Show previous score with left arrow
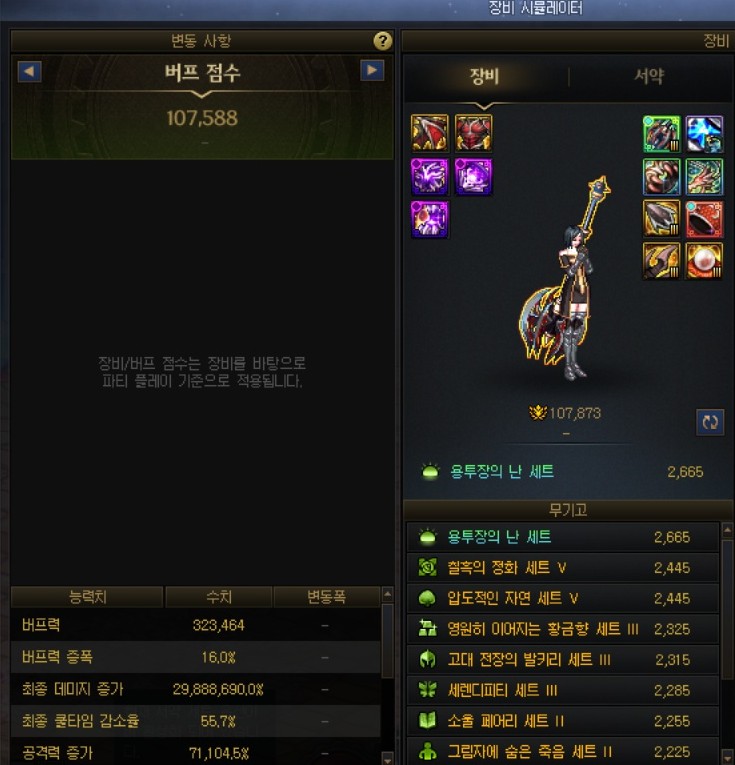 30,71
